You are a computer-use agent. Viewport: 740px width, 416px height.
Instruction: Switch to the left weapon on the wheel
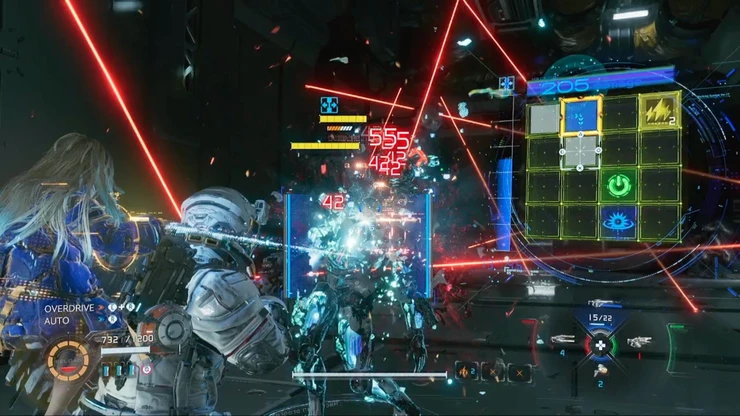[562, 341]
